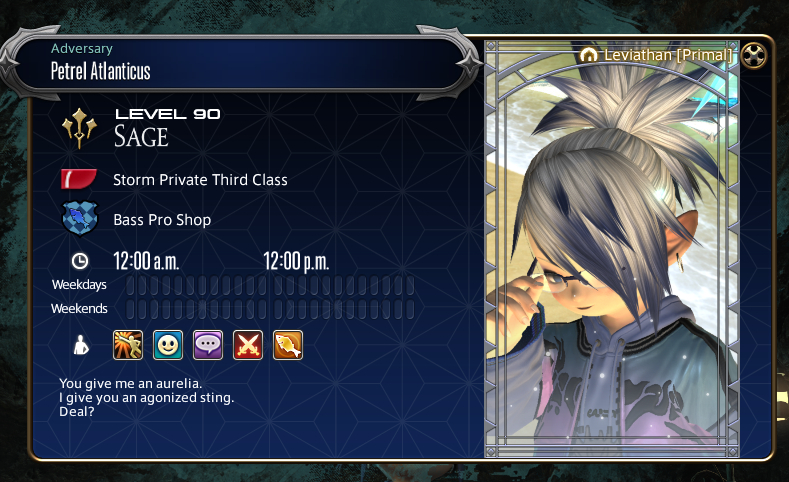The image size is (789, 482).
Task: Click the running figure activity icon
Action: [x=128, y=345]
